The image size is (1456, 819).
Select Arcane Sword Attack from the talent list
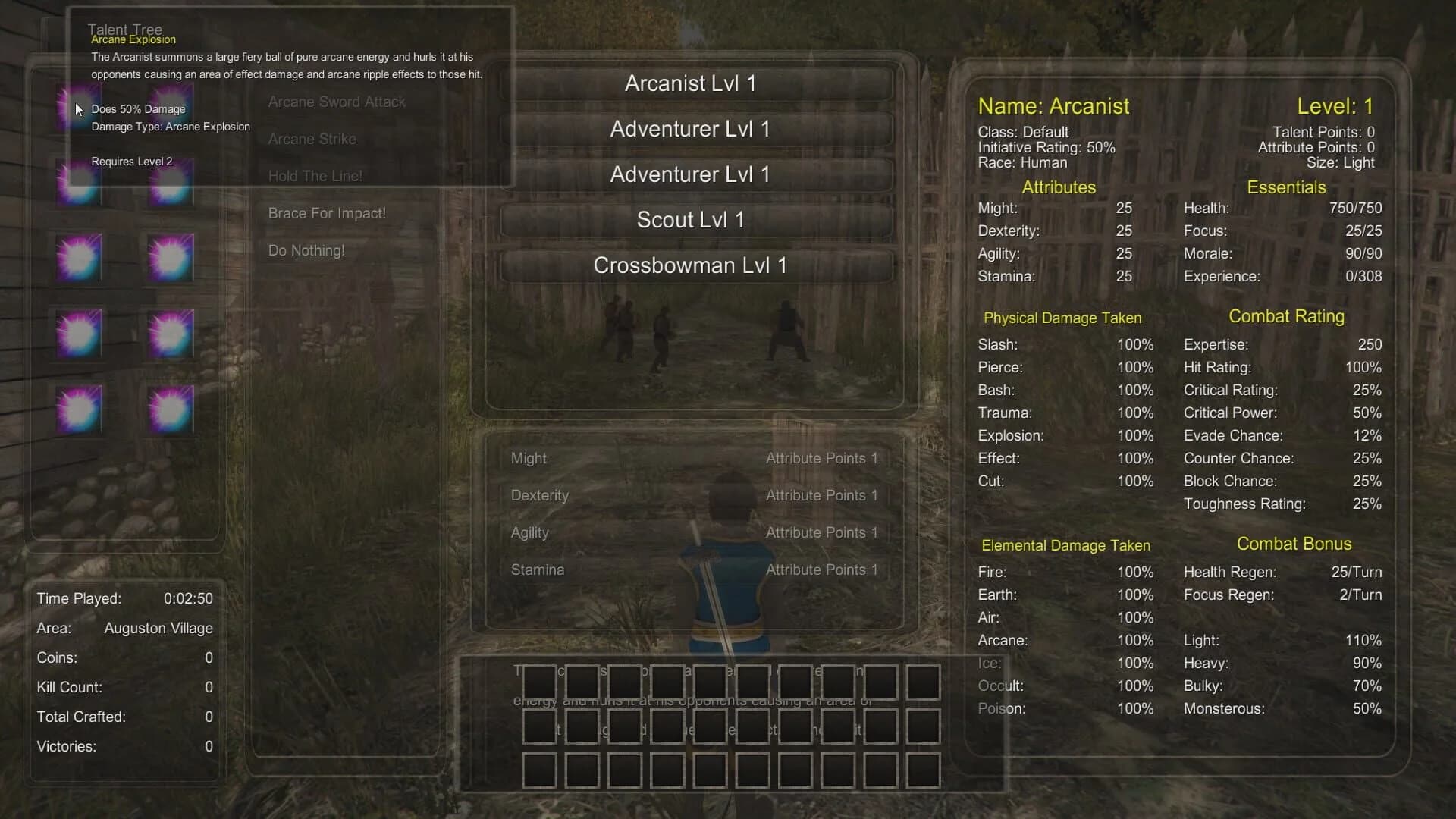(337, 102)
